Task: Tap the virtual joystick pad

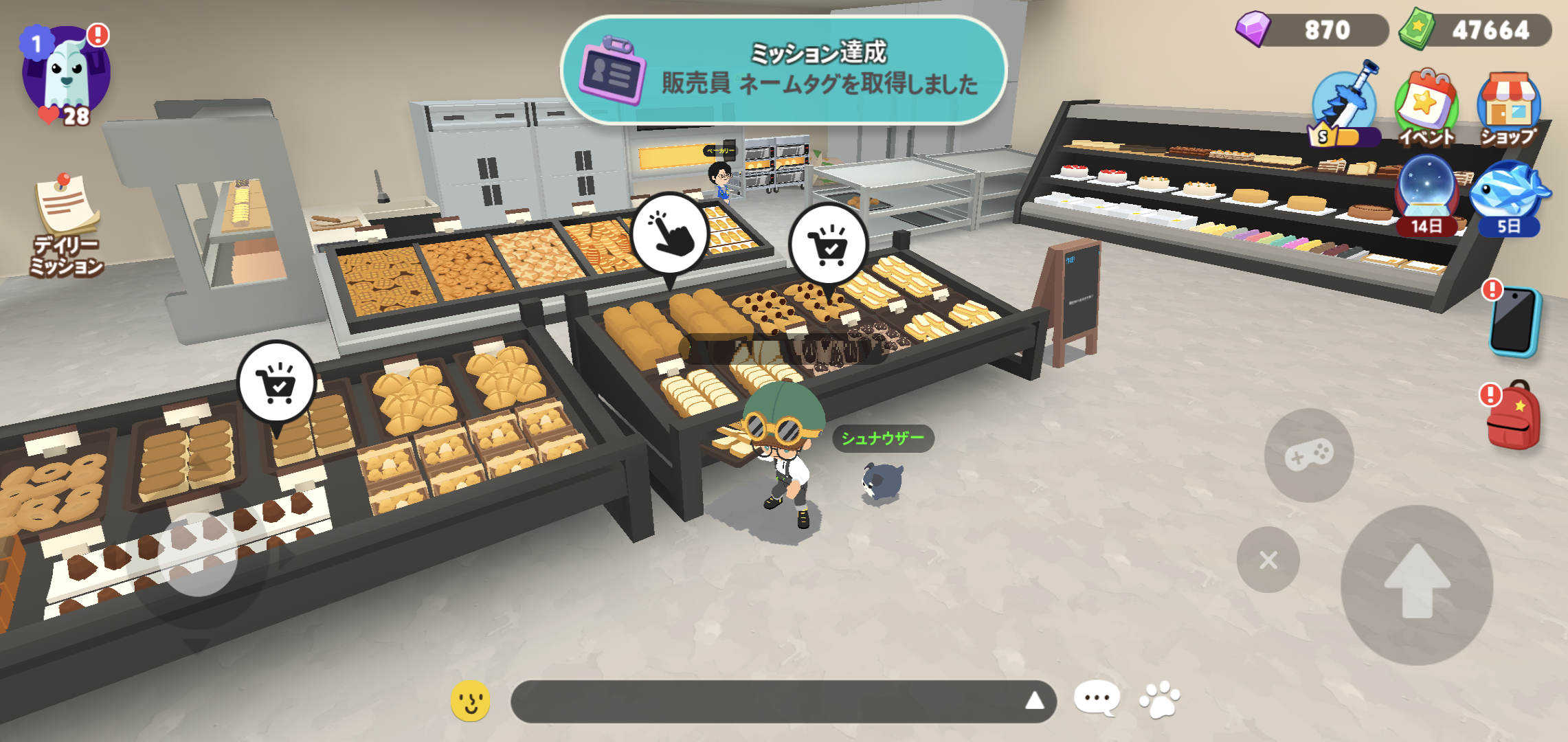Action: 198,554
